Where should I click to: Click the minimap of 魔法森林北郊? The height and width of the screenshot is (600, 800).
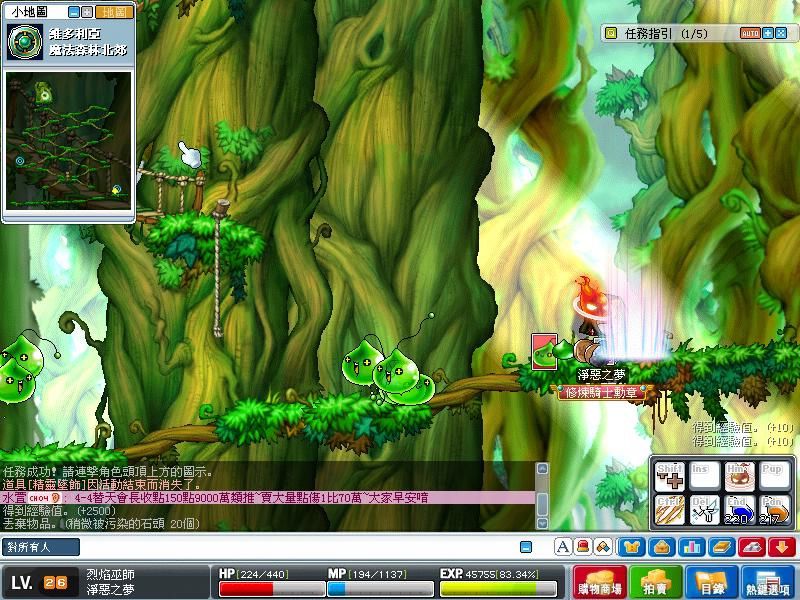point(68,138)
